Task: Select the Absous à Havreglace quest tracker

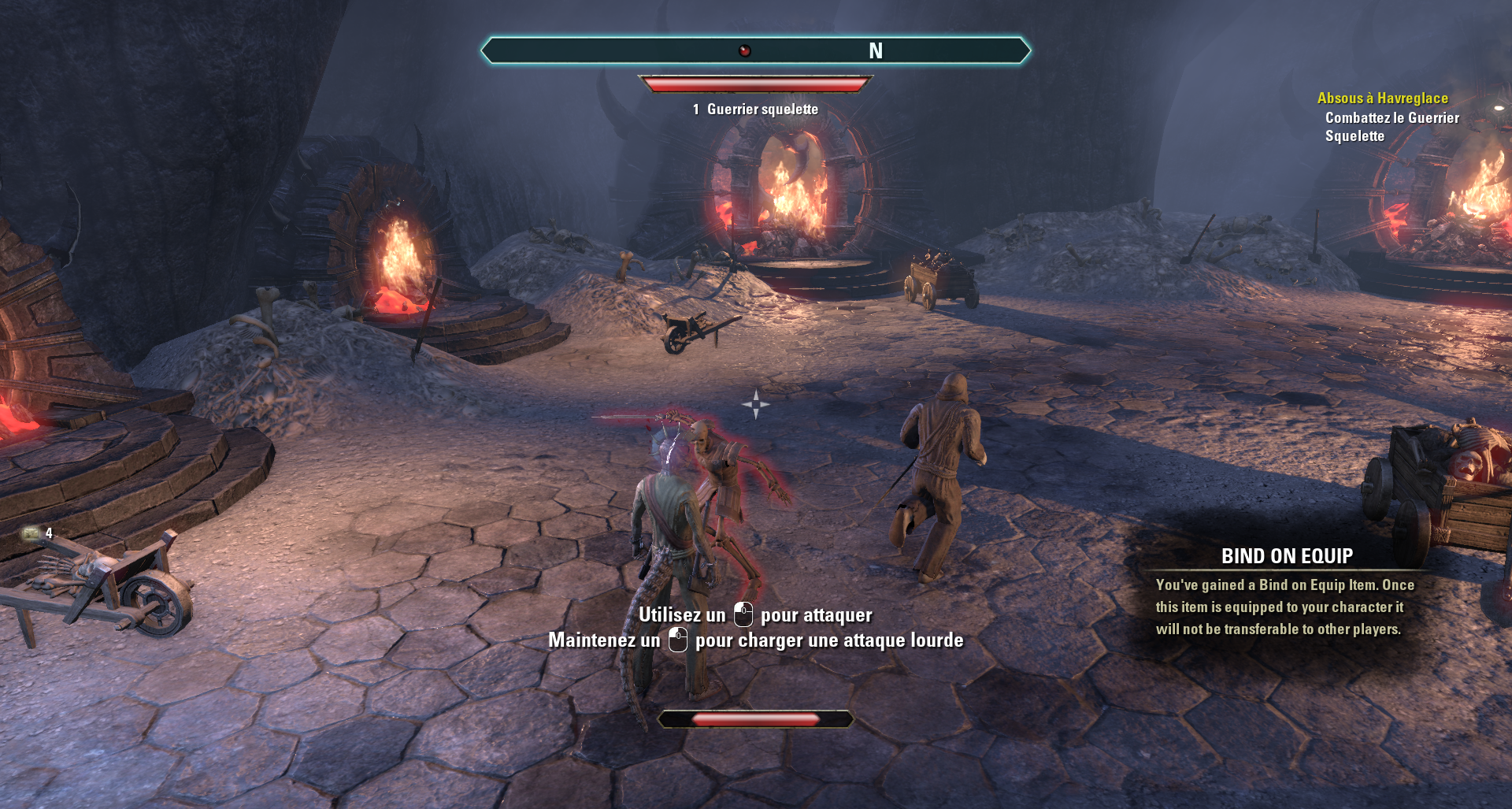Action: 1382,98
